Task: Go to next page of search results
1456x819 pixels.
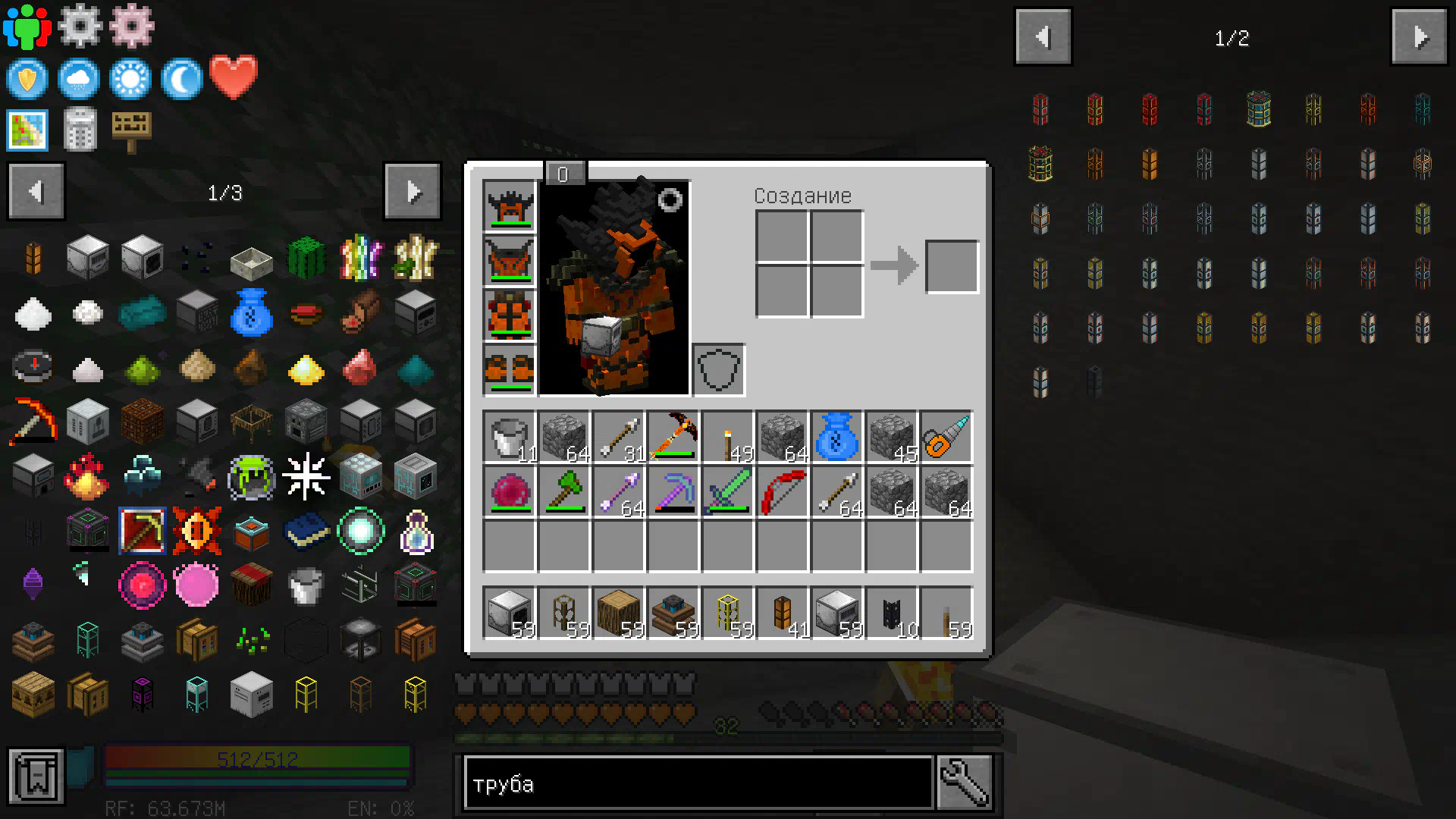Action: point(1419,37)
